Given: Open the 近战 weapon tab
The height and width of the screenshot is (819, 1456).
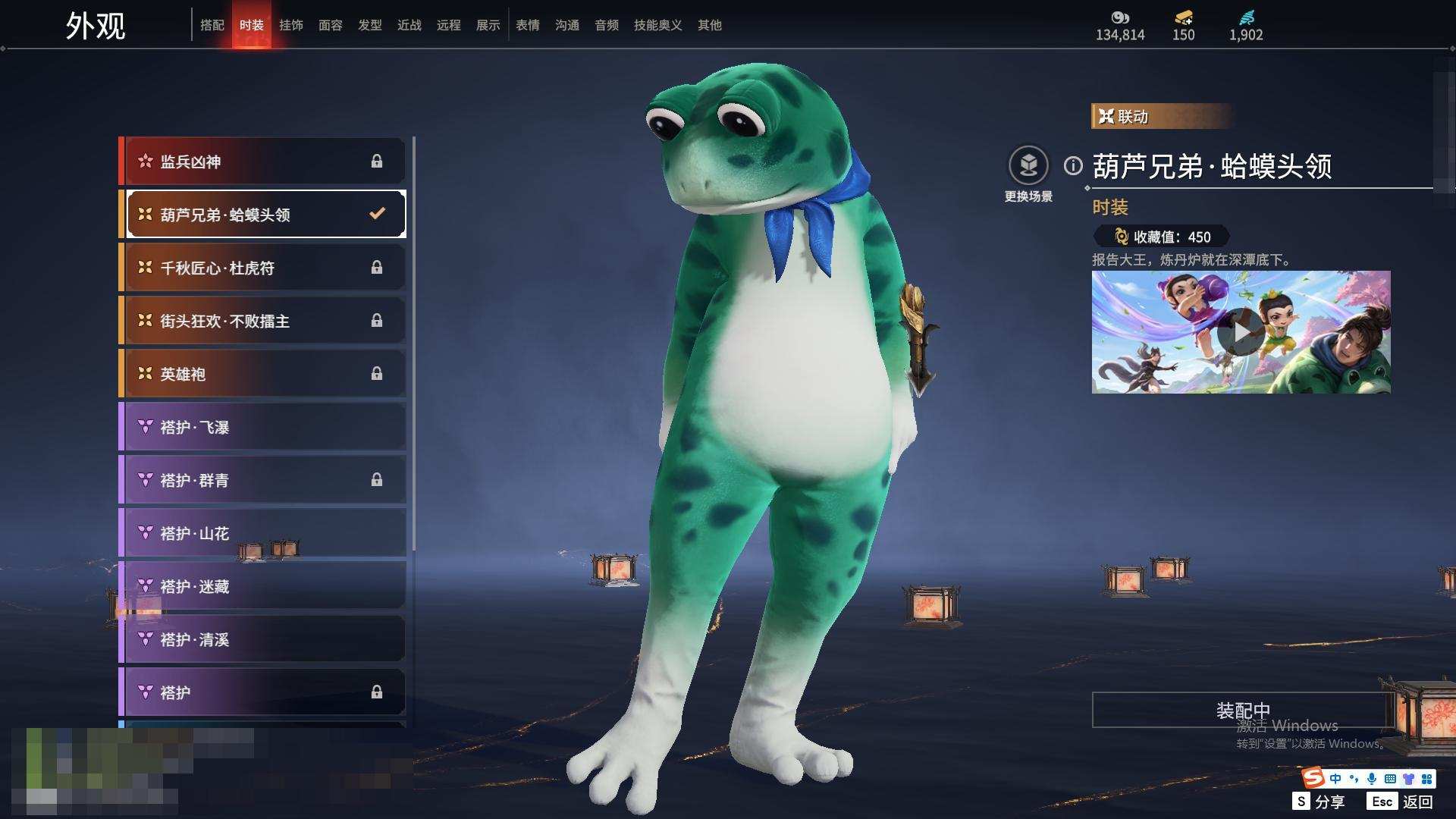Looking at the screenshot, I should tap(409, 25).
